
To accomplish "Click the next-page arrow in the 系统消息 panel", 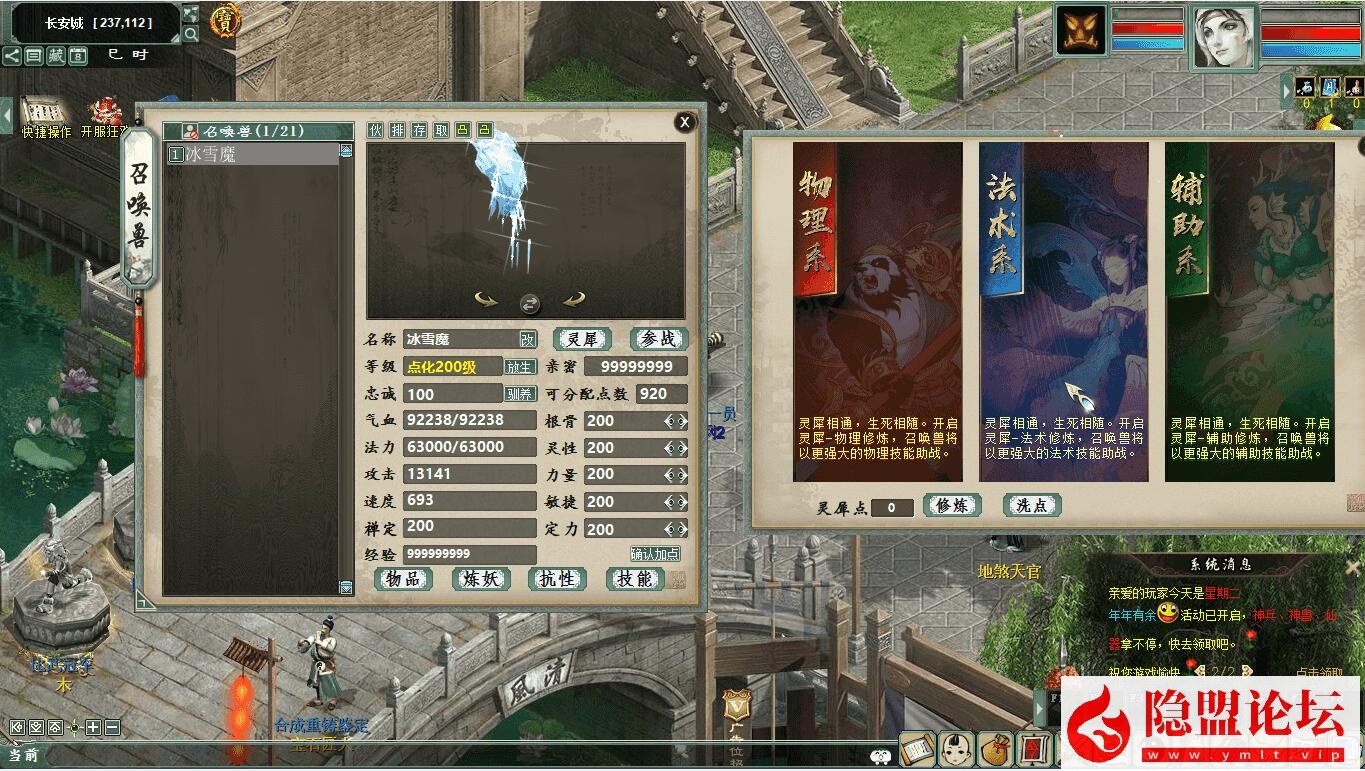I will (1247, 671).
